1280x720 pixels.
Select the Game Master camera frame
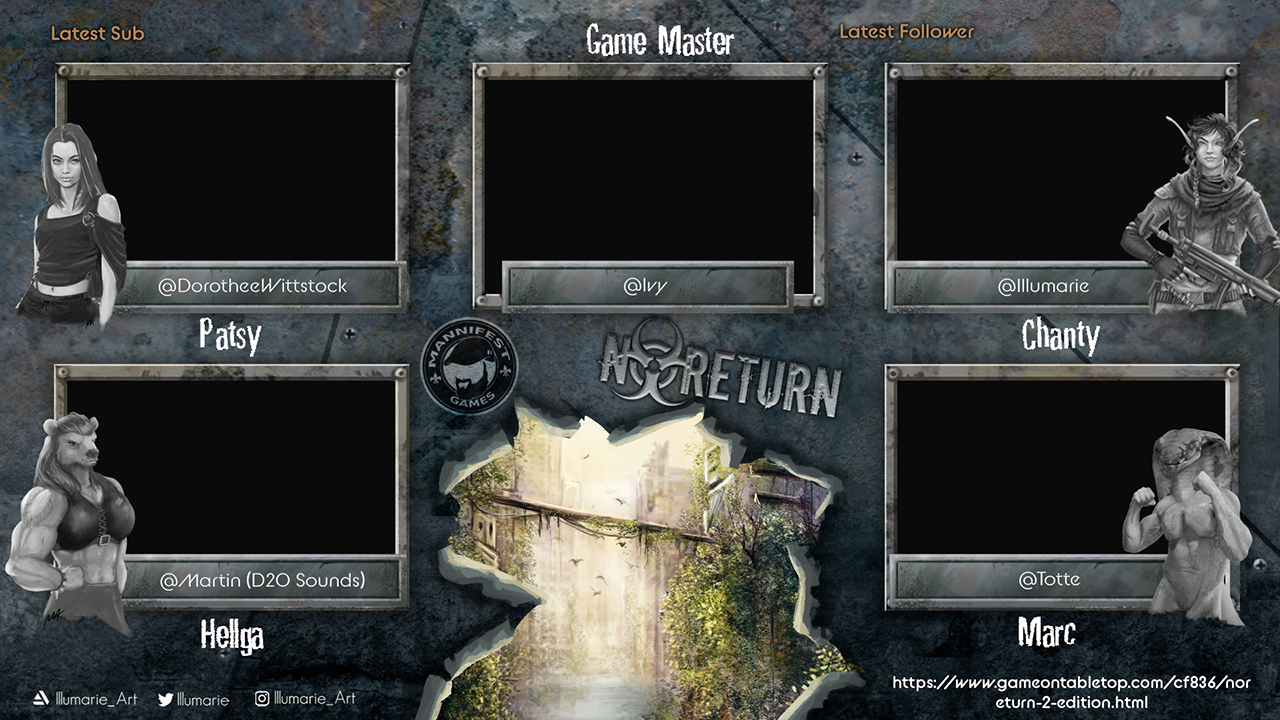[648, 168]
